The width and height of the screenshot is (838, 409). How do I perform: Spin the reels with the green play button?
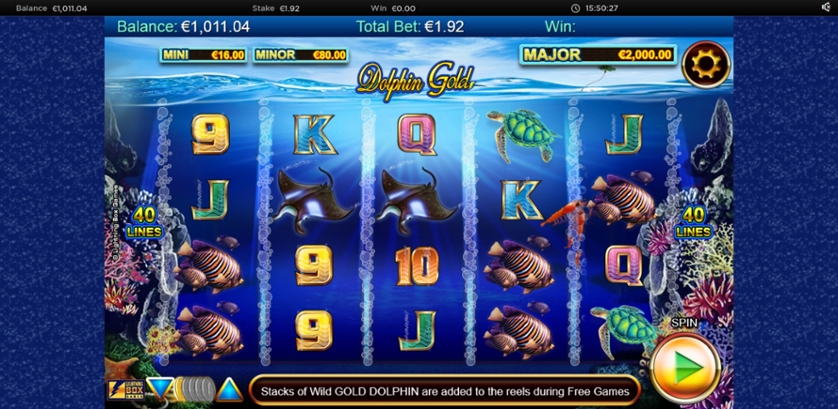(x=685, y=367)
